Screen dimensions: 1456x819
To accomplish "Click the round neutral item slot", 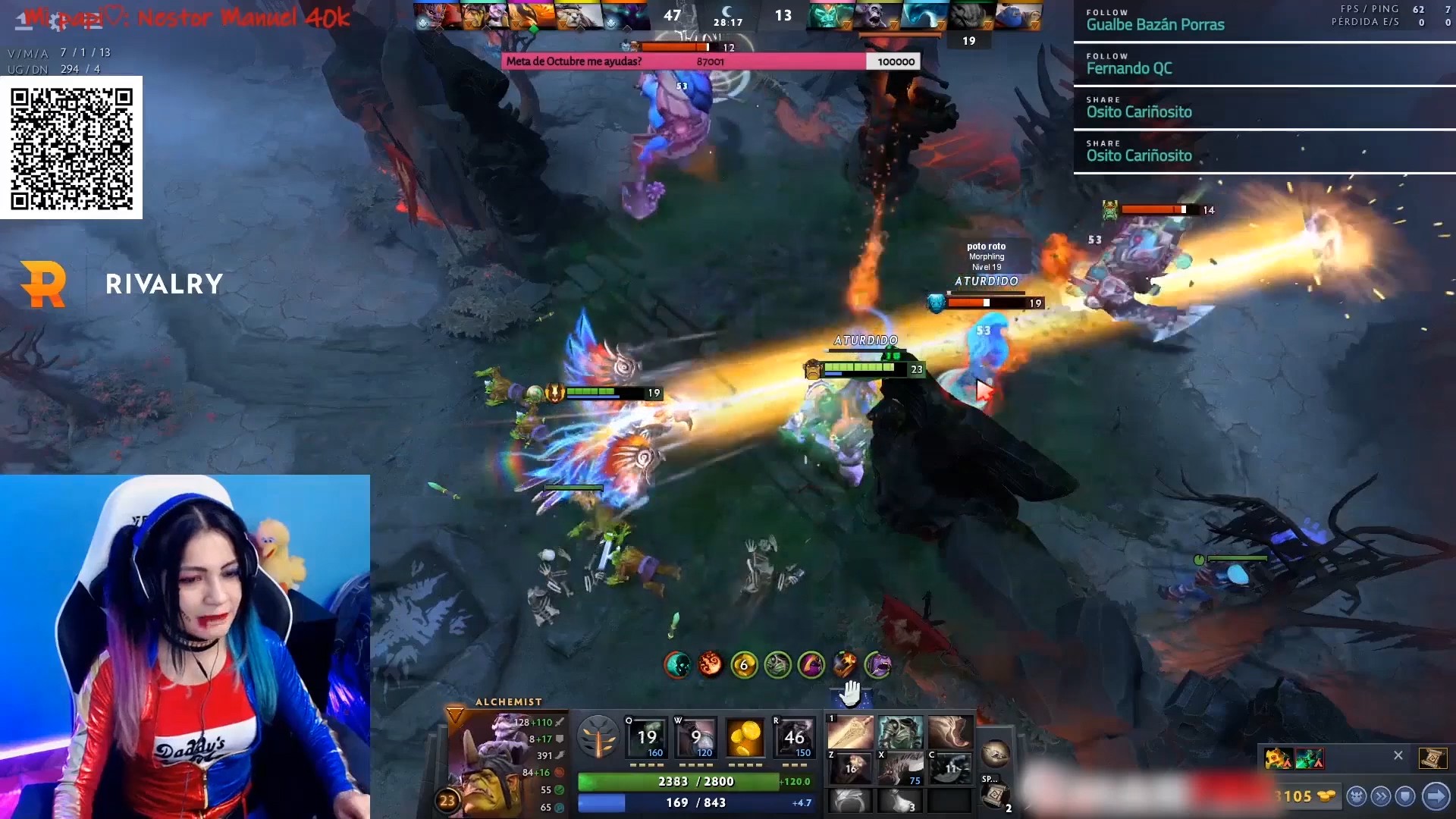I will [x=995, y=753].
